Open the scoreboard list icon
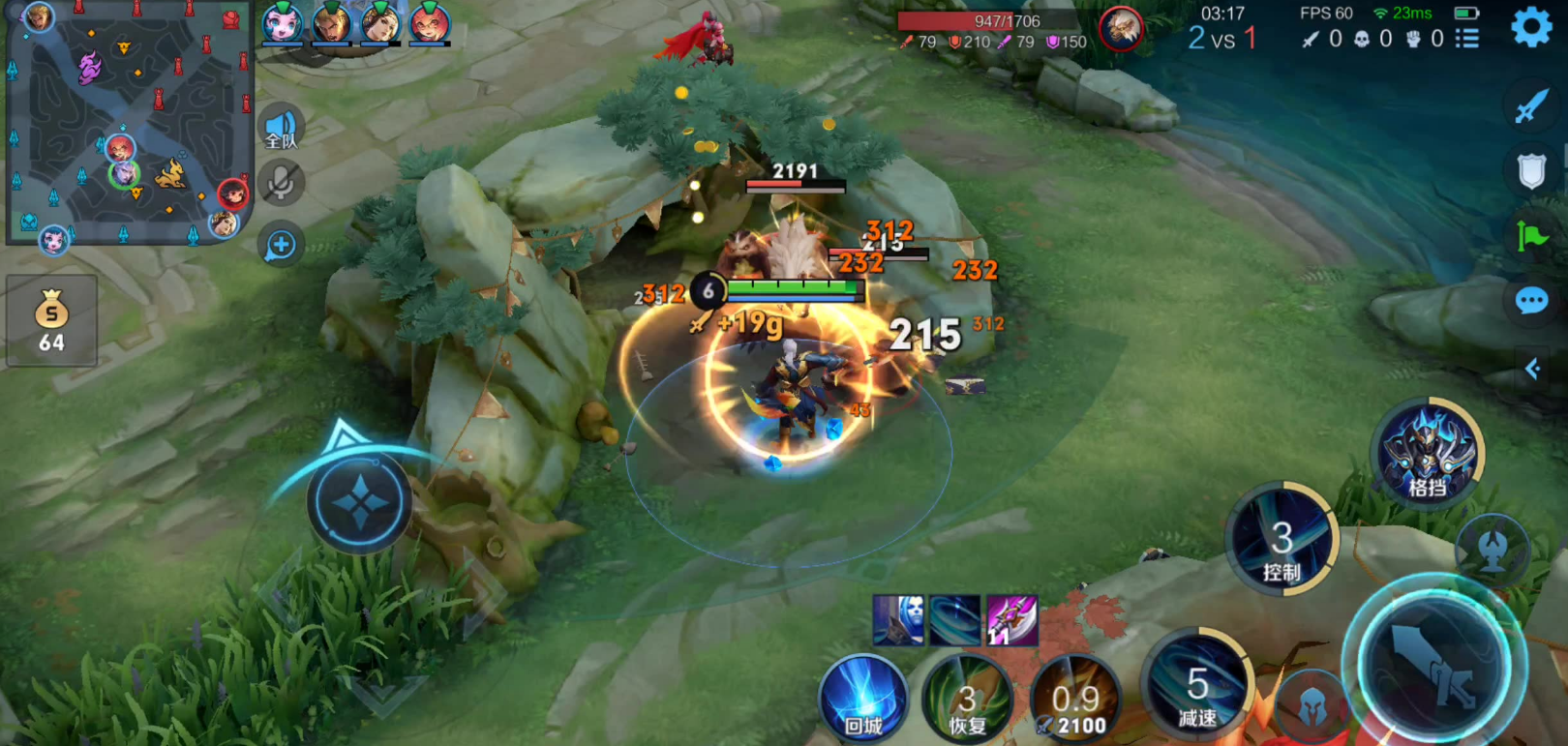This screenshot has width=1568, height=746. [x=1467, y=39]
